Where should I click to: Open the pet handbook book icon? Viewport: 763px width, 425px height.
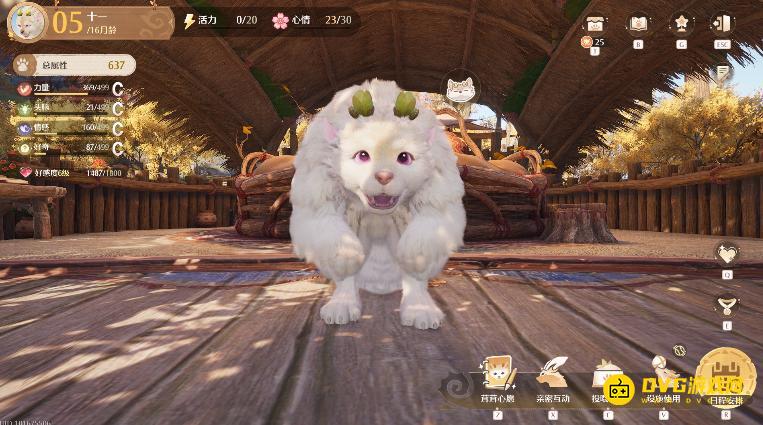click(x=637, y=24)
